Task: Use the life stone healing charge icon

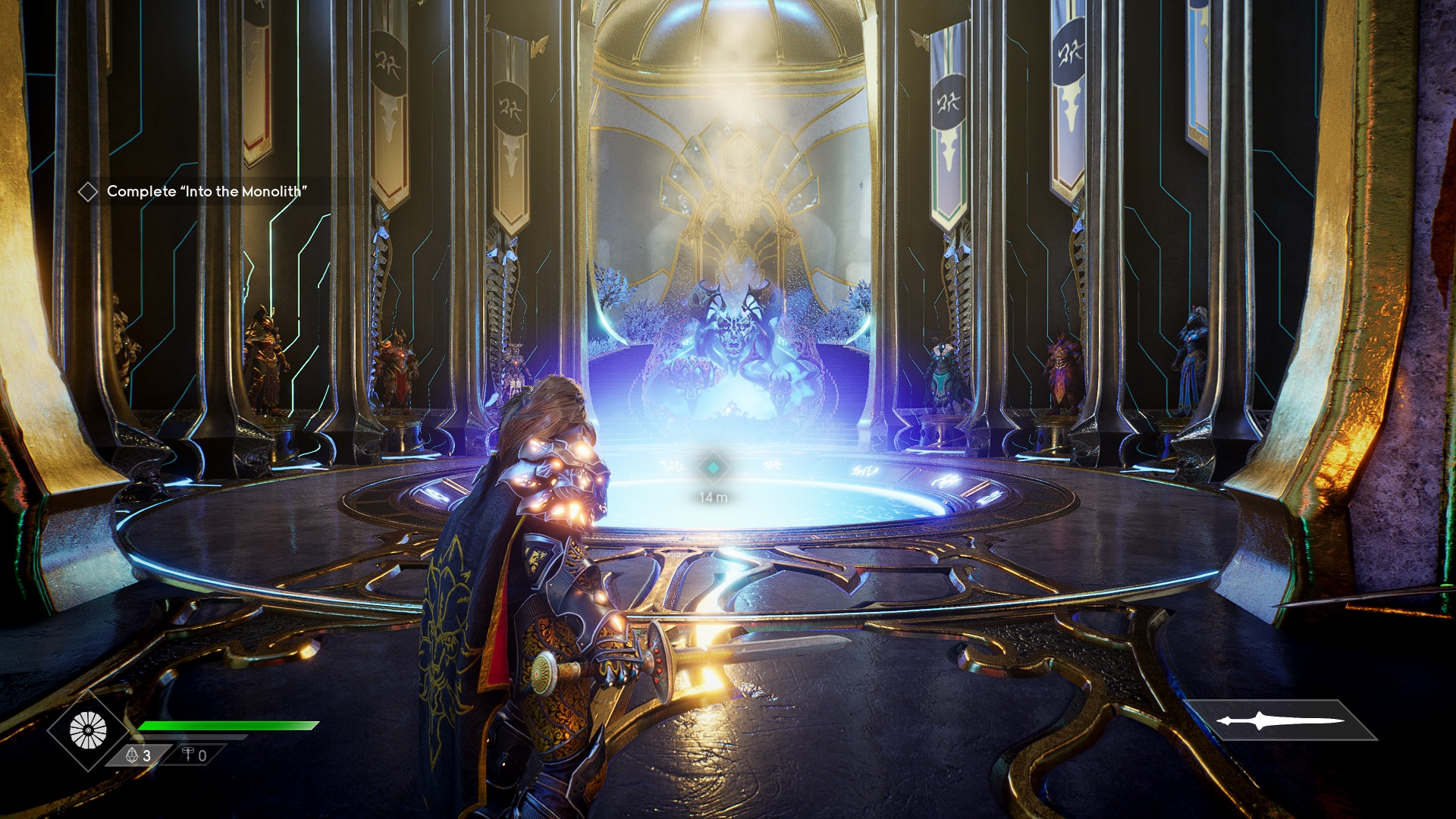Action: click(x=133, y=755)
